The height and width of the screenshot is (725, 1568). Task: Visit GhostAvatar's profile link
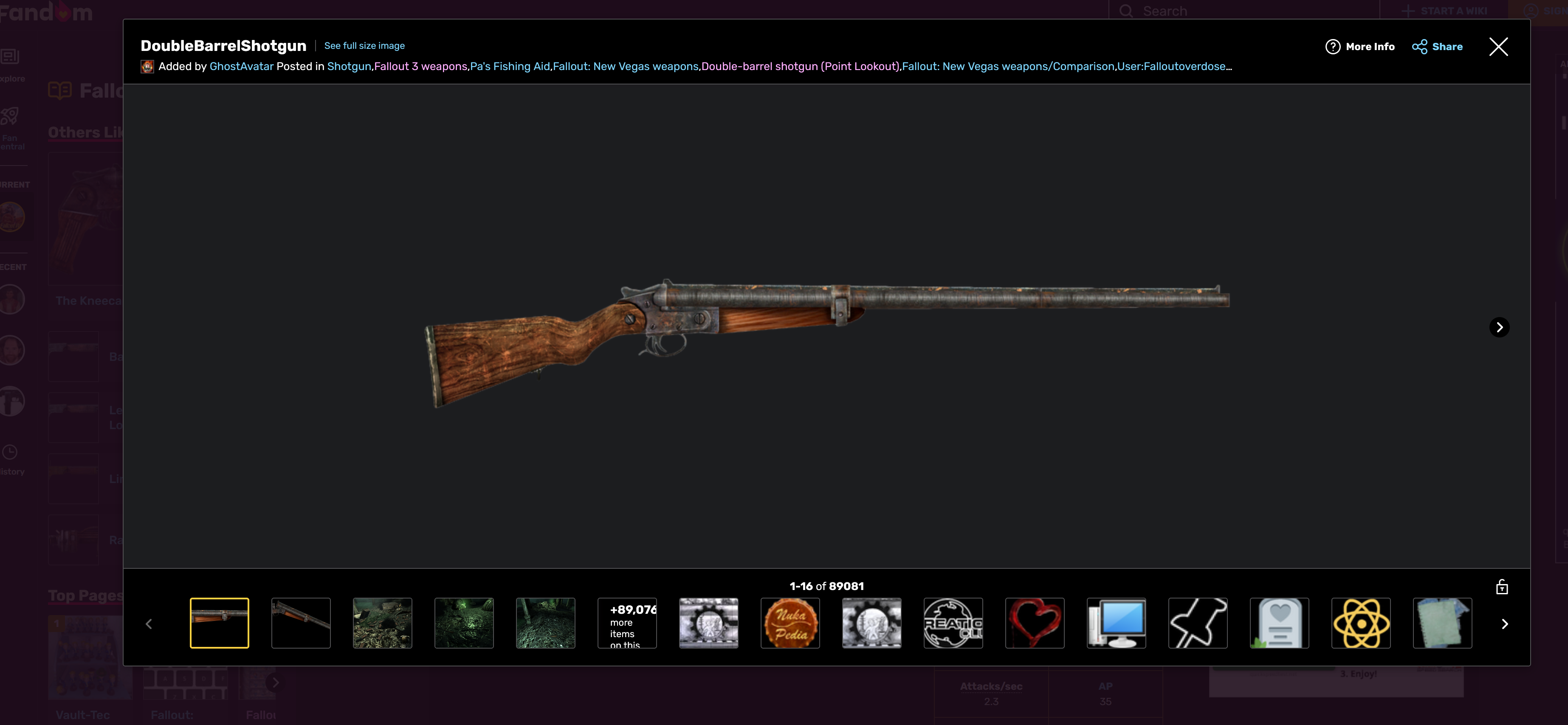point(241,66)
